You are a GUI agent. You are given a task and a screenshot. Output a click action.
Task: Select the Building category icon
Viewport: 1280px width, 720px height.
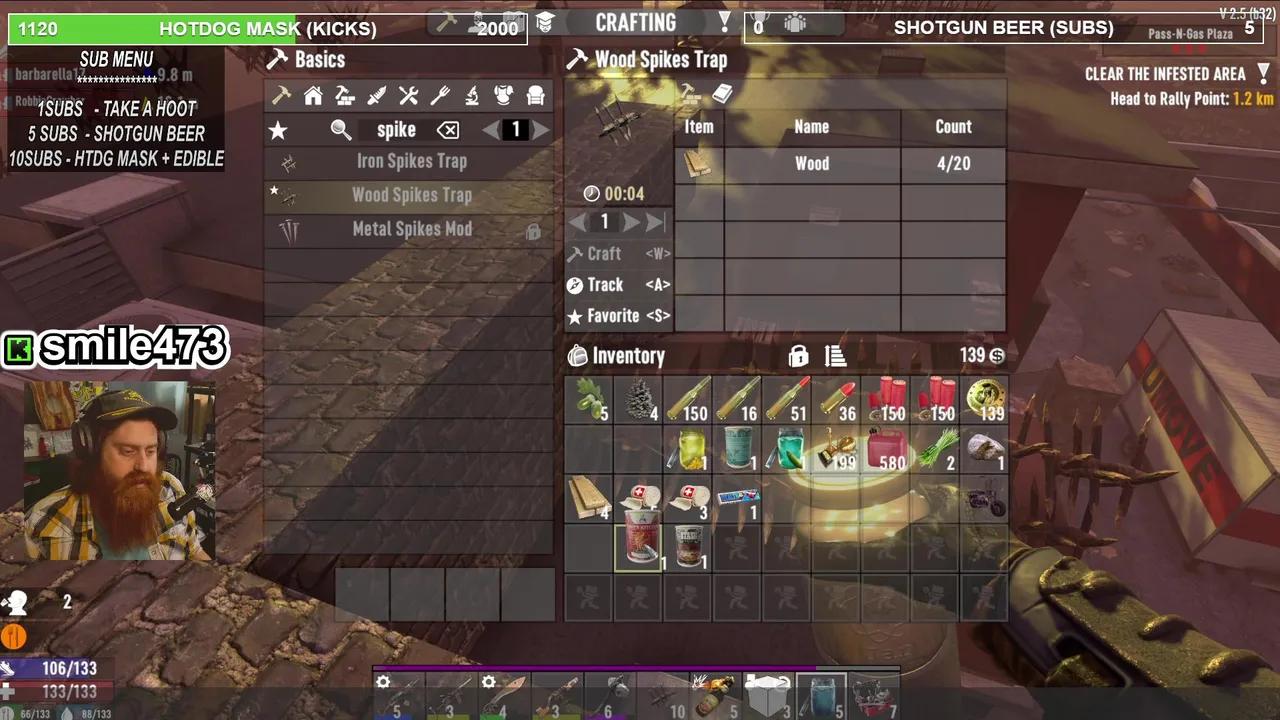tap(346, 96)
